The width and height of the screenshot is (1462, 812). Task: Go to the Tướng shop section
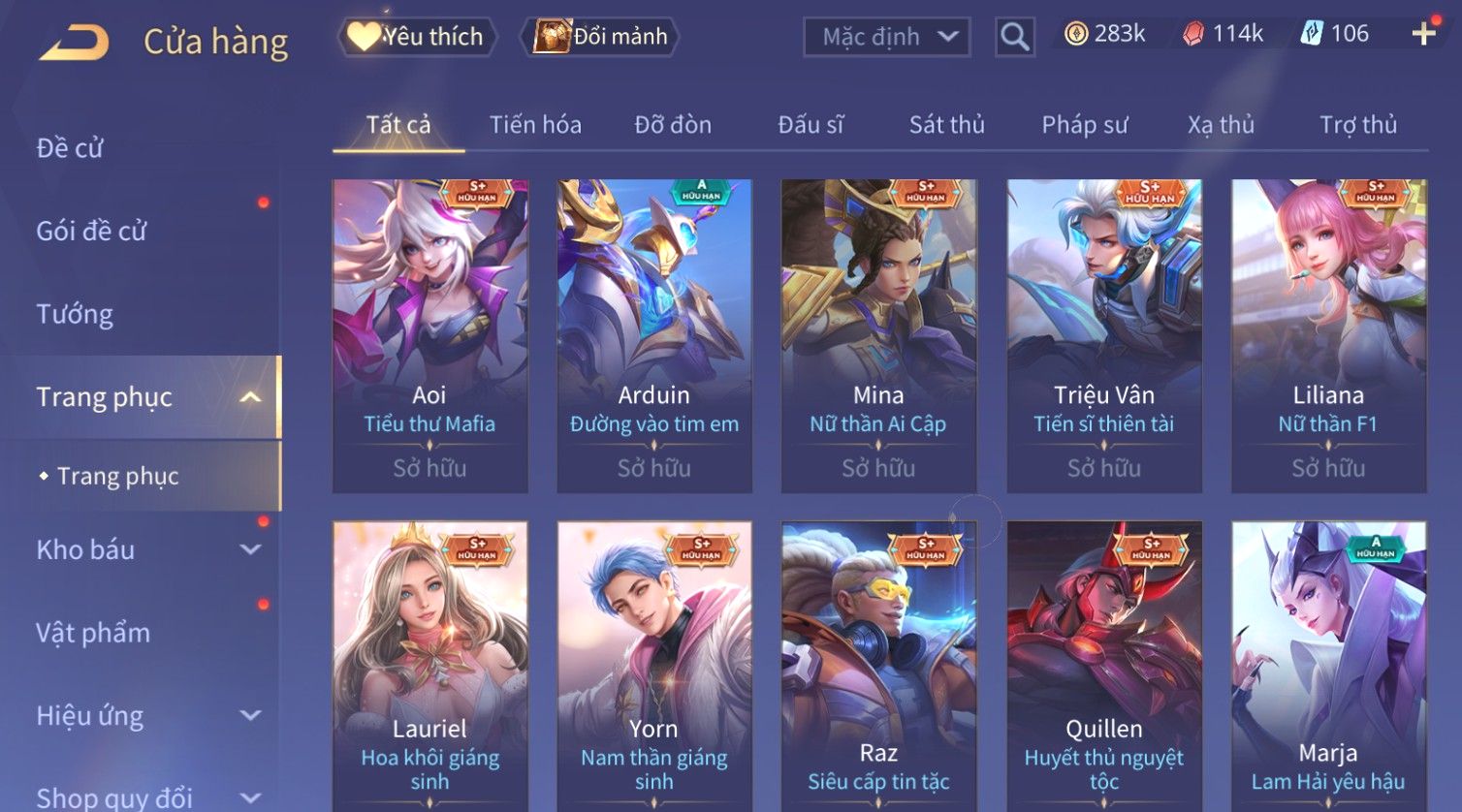click(75, 314)
